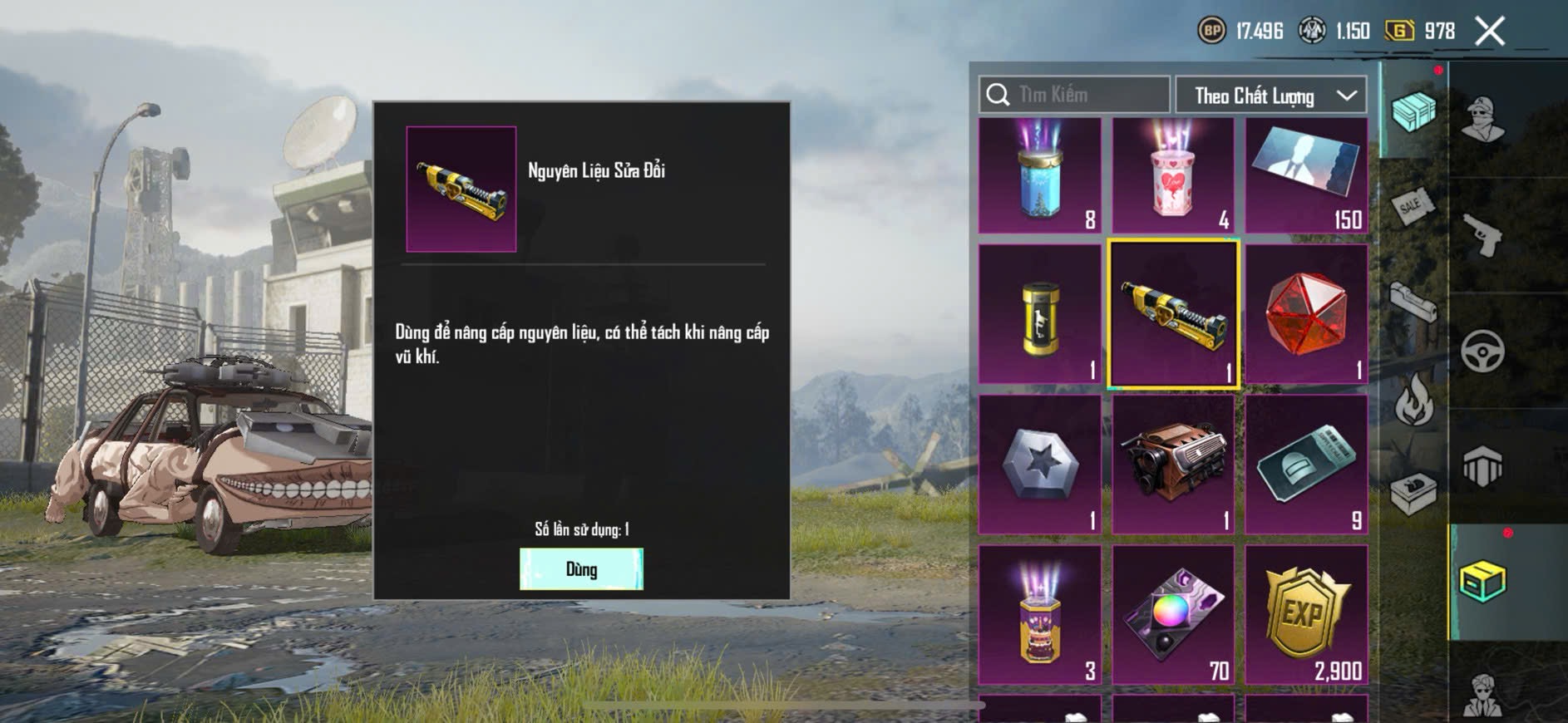The height and width of the screenshot is (723, 1568).
Task: Select the rainbow color paint card
Action: tap(1173, 615)
